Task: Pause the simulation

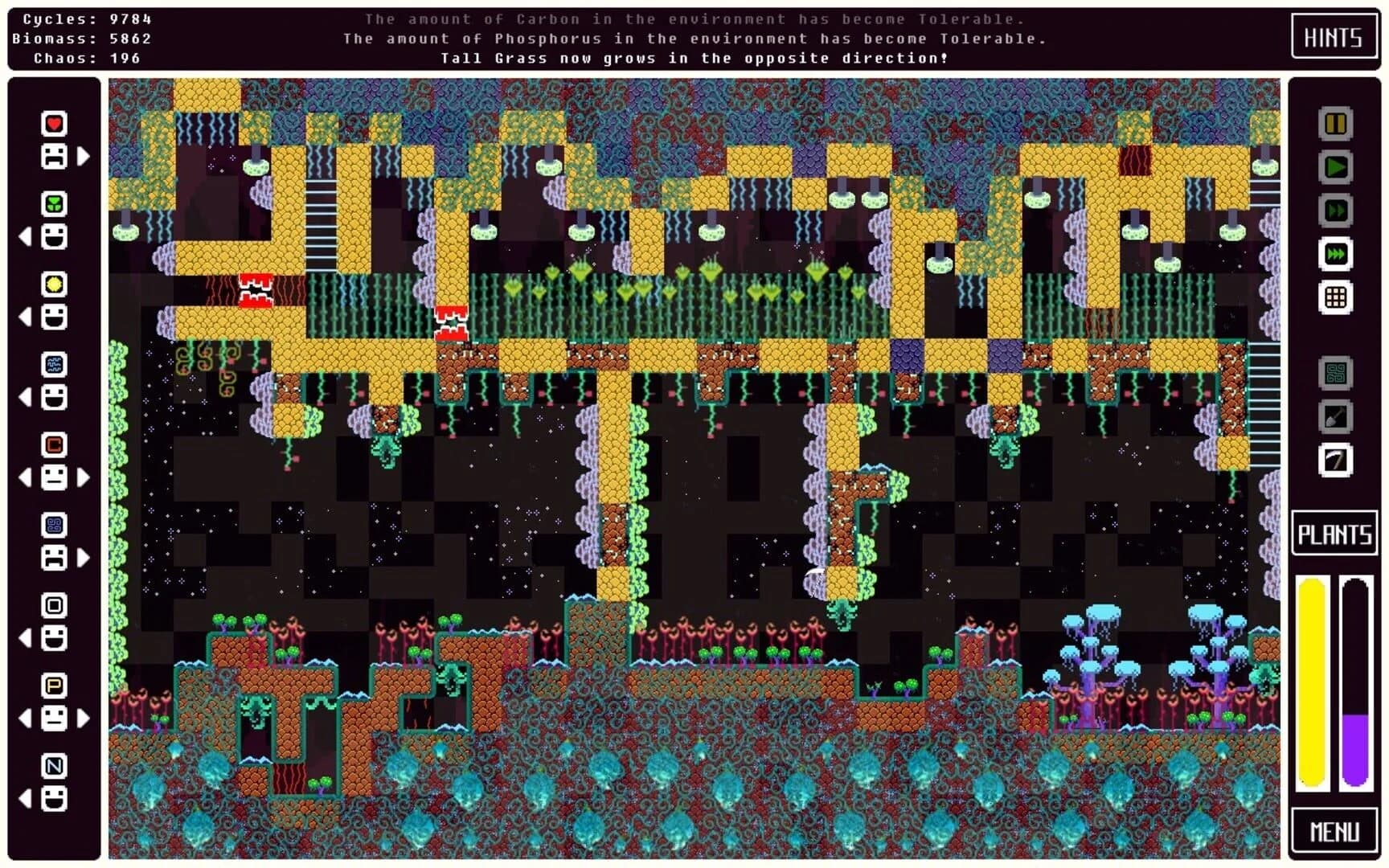Action: pos(1335,123)
